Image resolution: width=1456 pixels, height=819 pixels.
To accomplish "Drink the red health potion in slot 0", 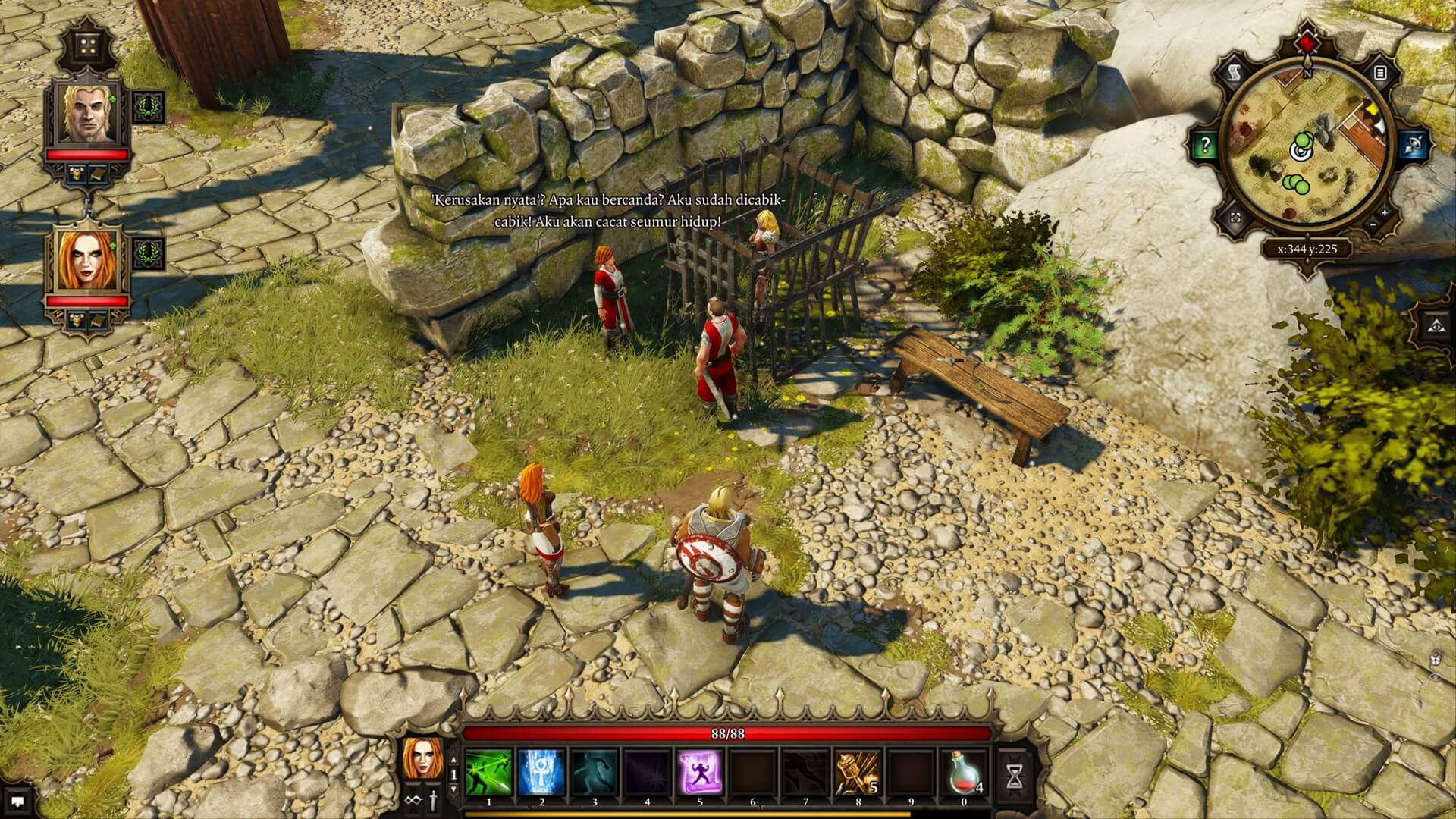I will point(965,773).
